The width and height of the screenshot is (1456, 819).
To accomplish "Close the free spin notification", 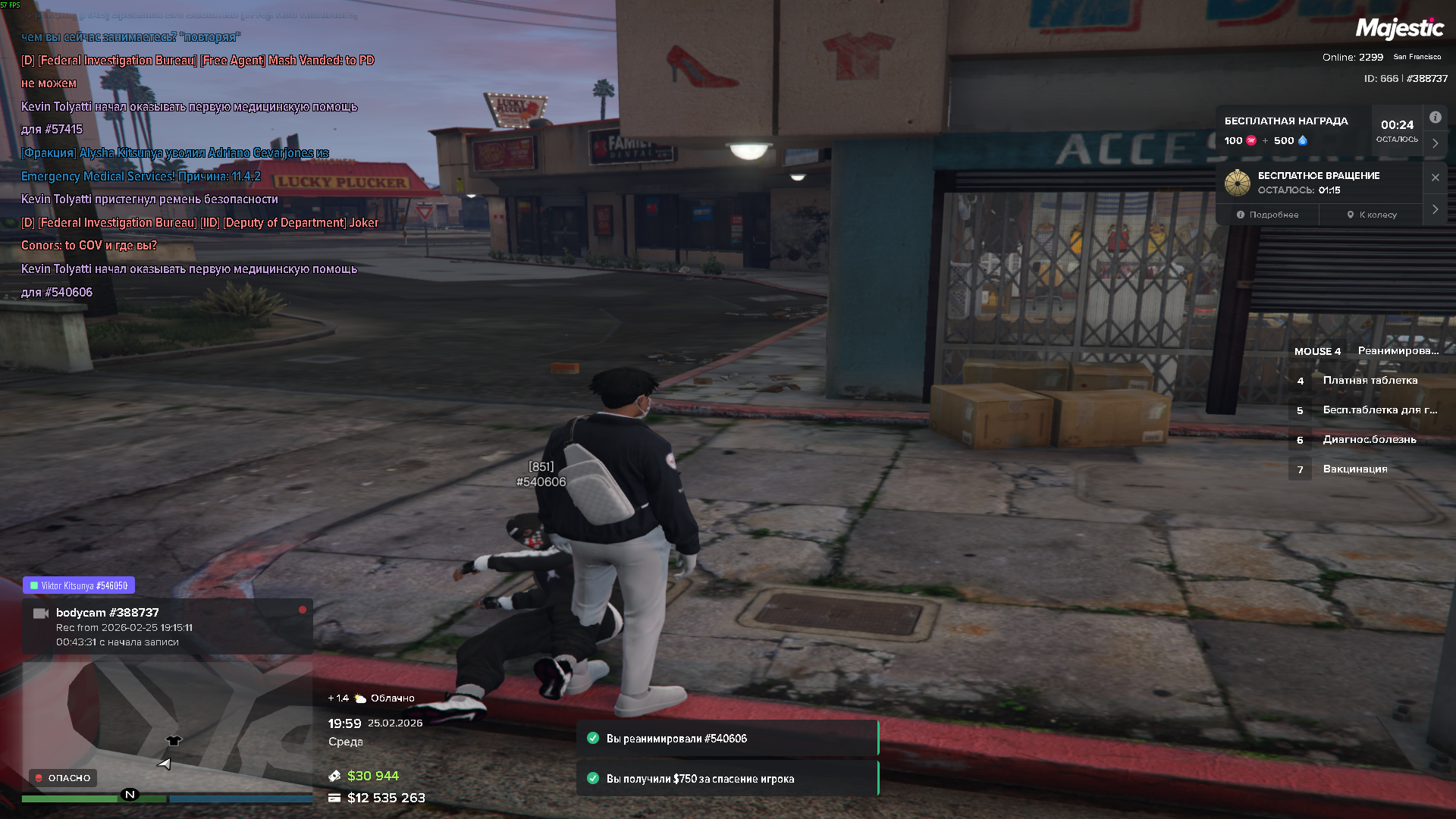I will (1435, 177).
